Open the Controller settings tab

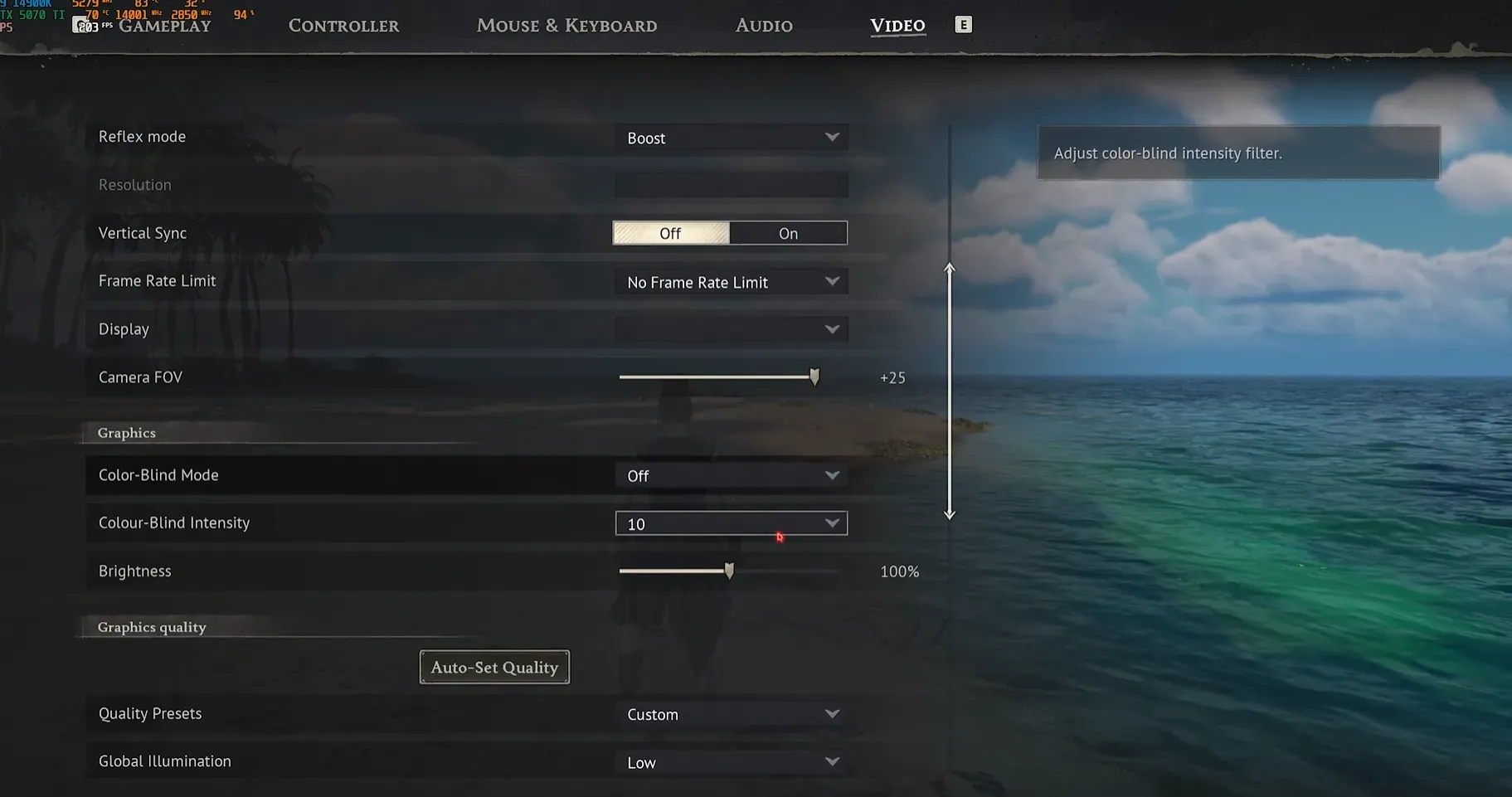tap(343, 25)
